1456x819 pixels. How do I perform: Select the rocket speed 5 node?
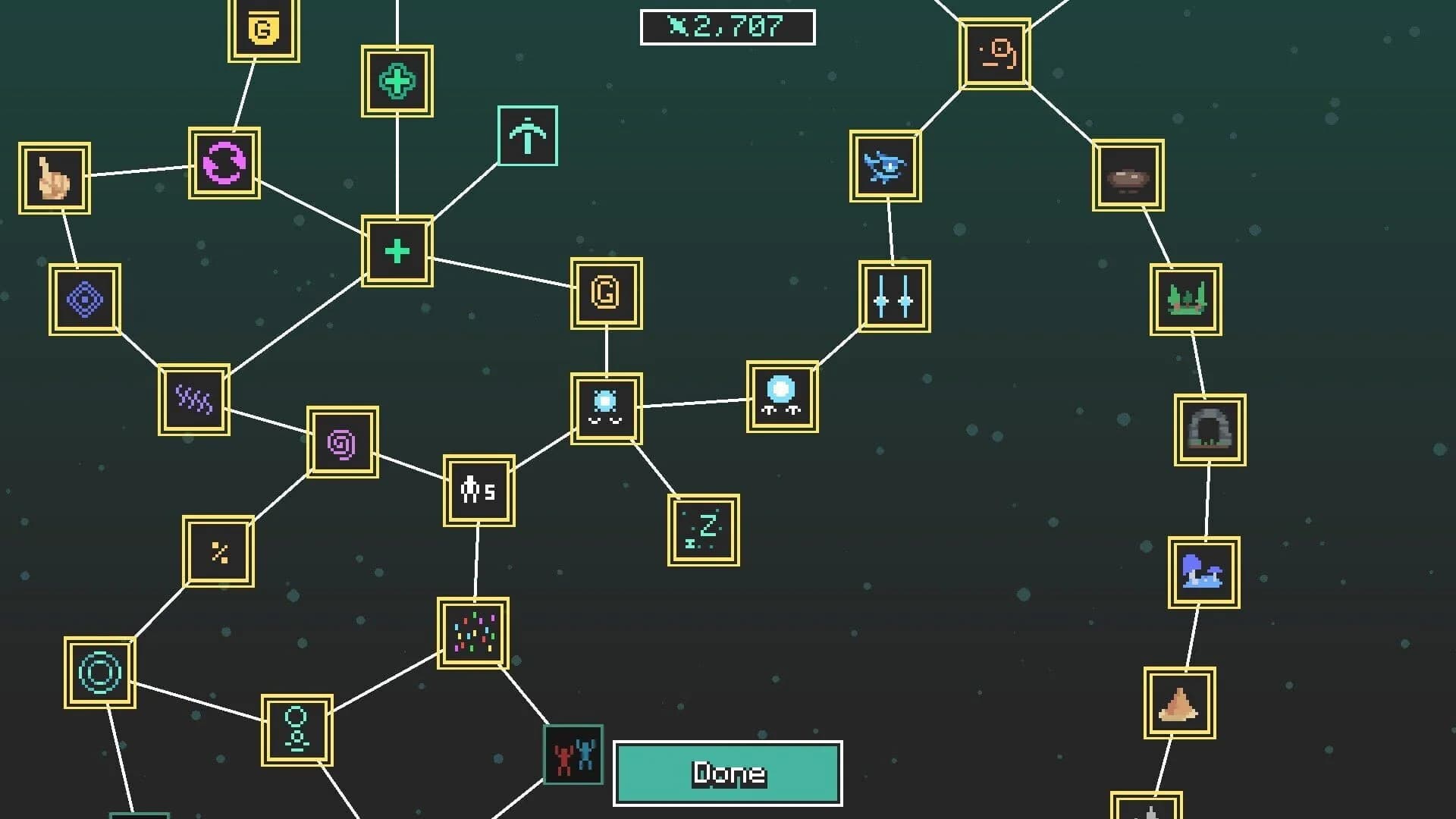point(479,488)
